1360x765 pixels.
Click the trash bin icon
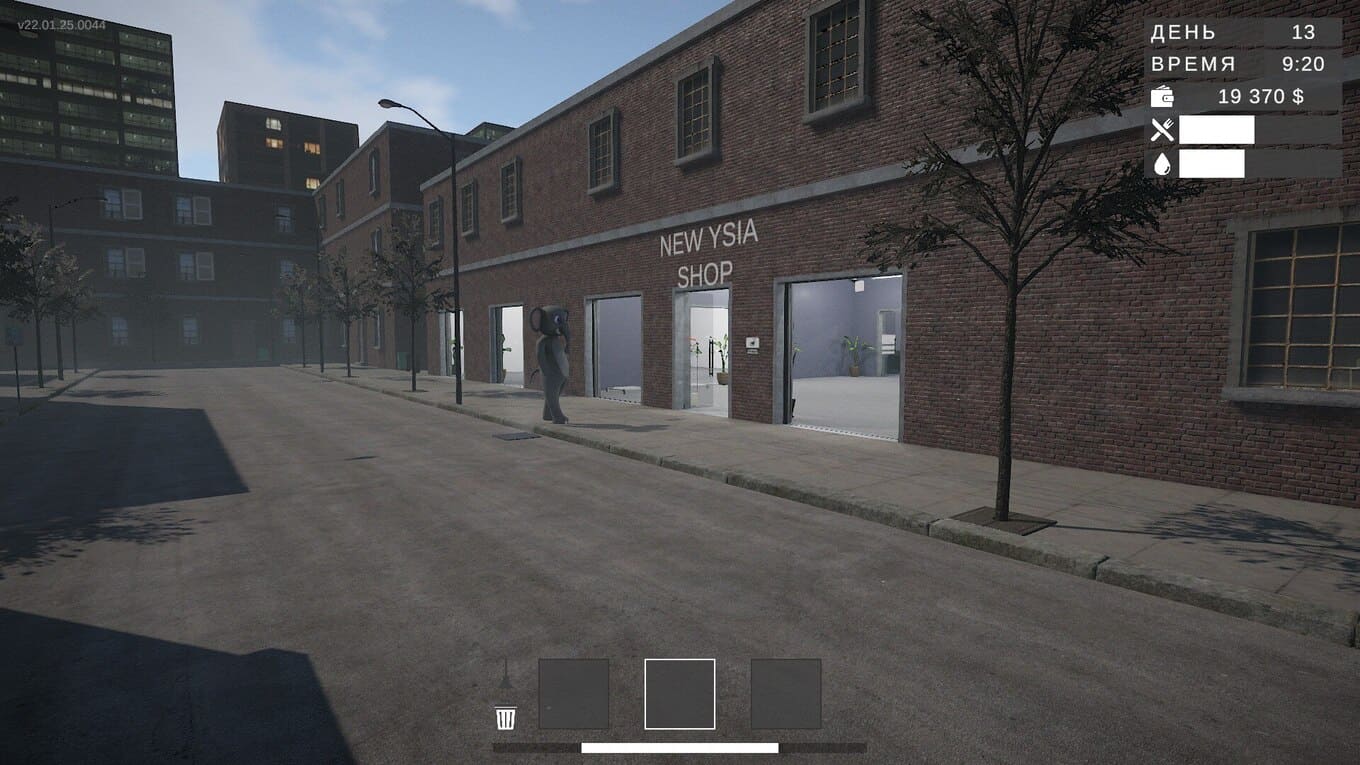click(506, 717)
